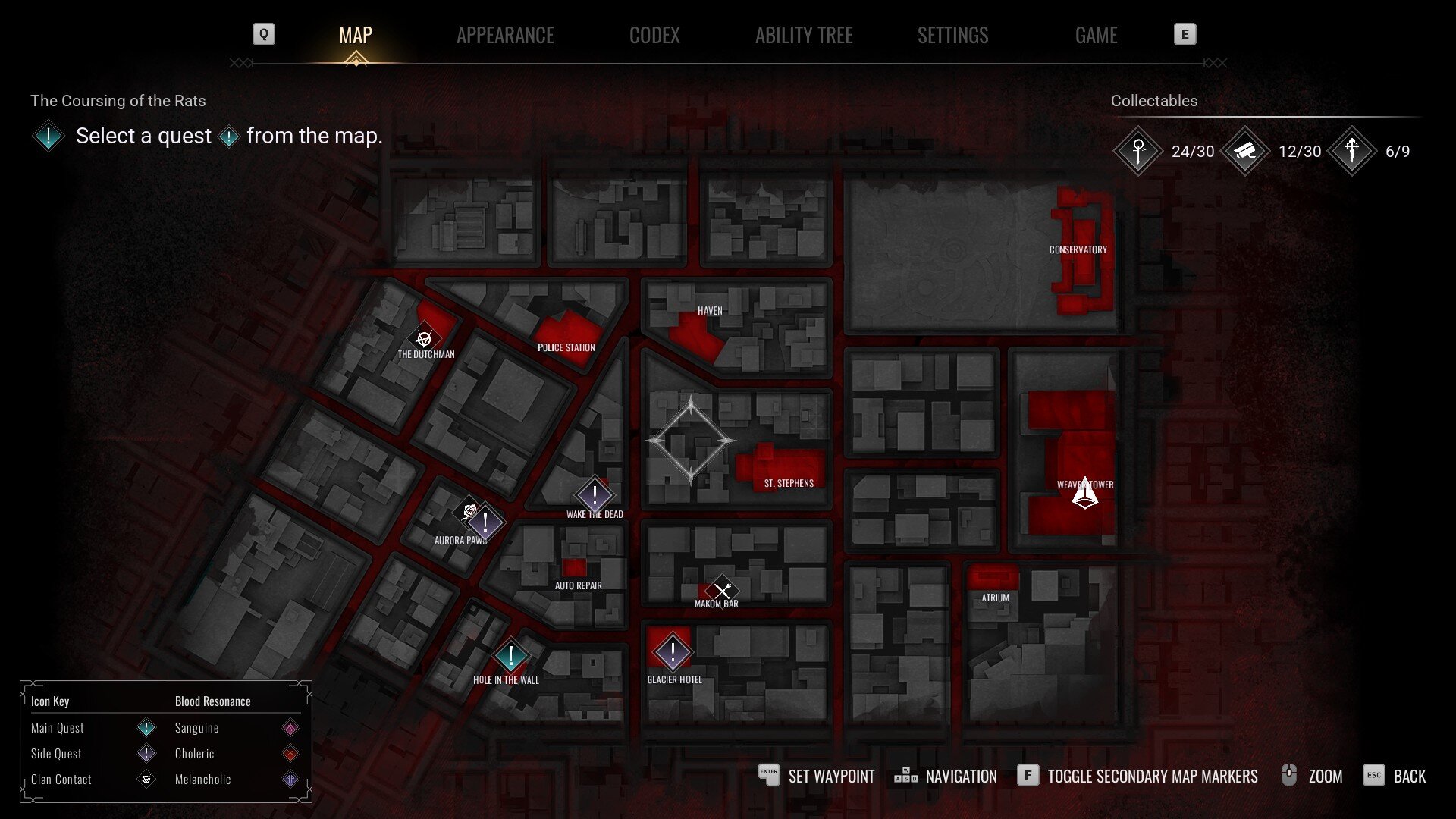The height and width of the screenshot is (819, 1456).
Task: Select the Game tab
Action: [1096, 36]
